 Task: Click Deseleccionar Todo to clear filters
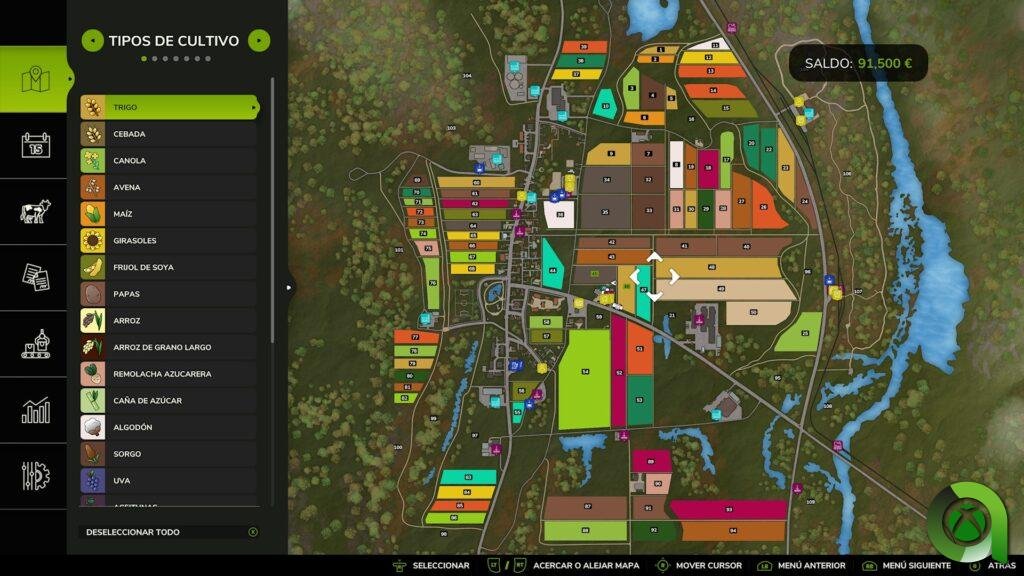pyautogui.click(x=168, y=532)
